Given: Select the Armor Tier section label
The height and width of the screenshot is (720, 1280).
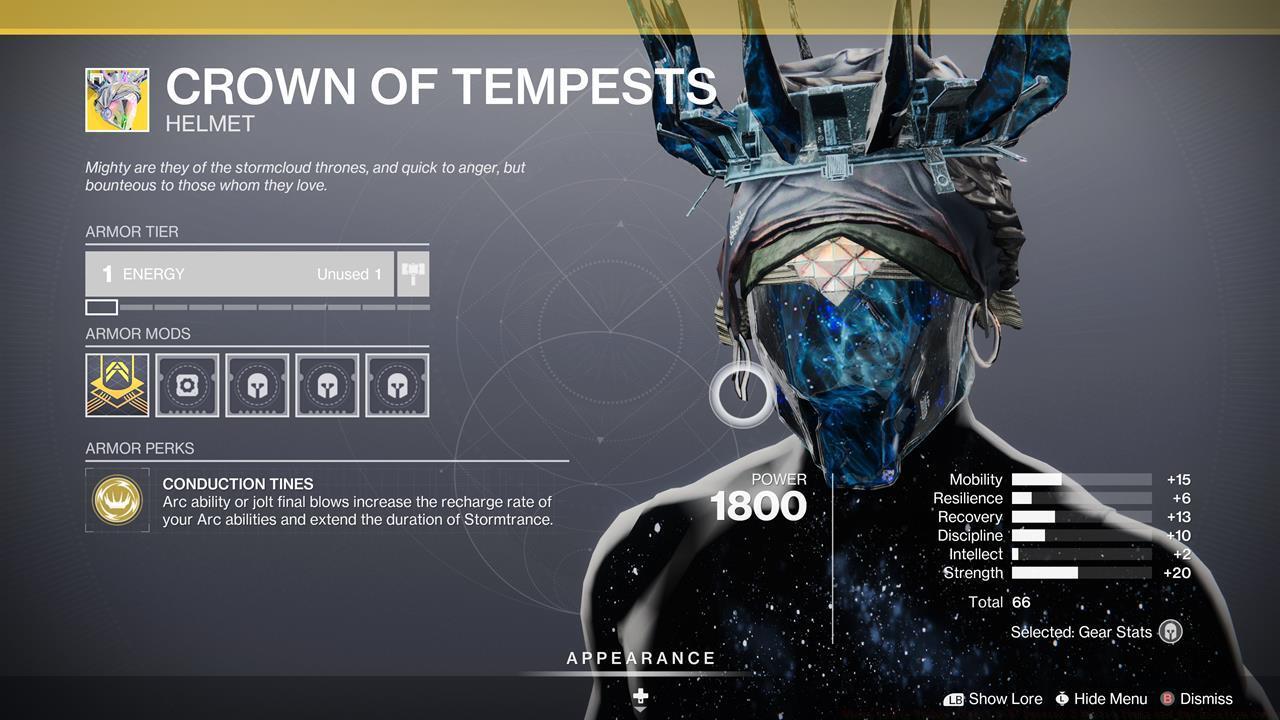Looking at the screenshot, I should pos(132,231).
